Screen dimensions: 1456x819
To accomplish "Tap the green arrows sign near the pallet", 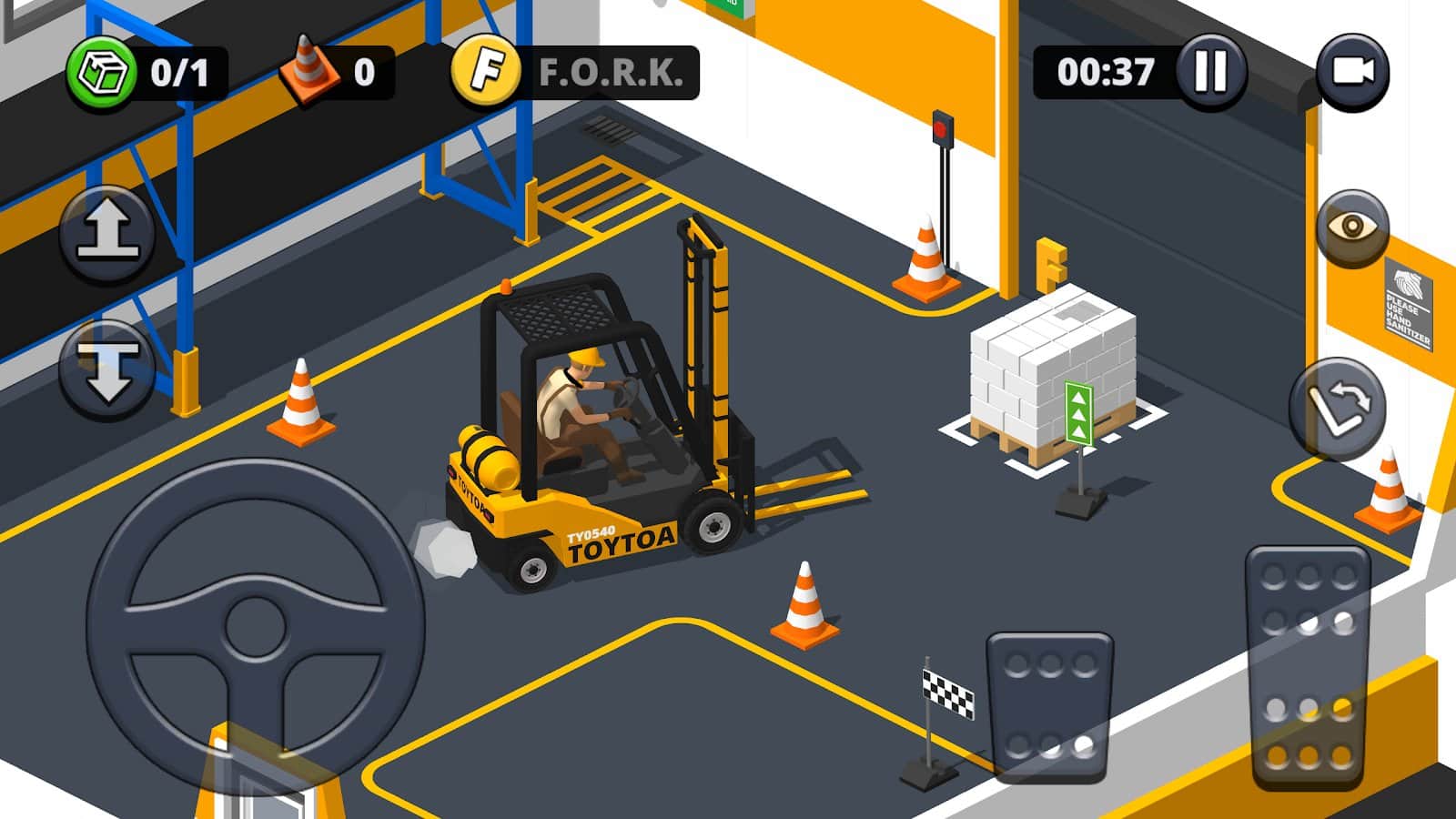I will coord(1077,411).
